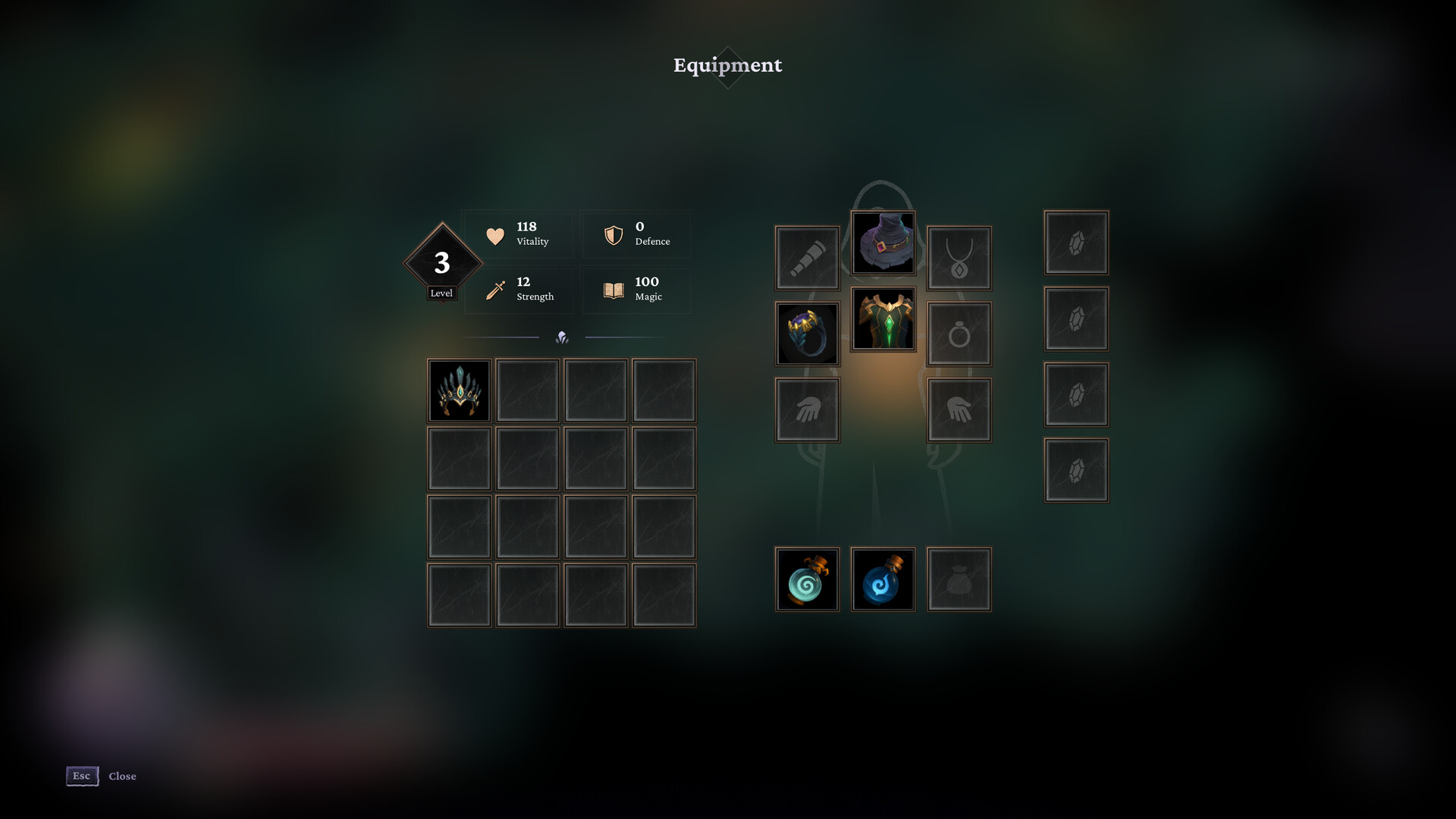Click the heart icon next to Vitality
The height and width of the screenshot is (819, 1456).
point(494,236)
